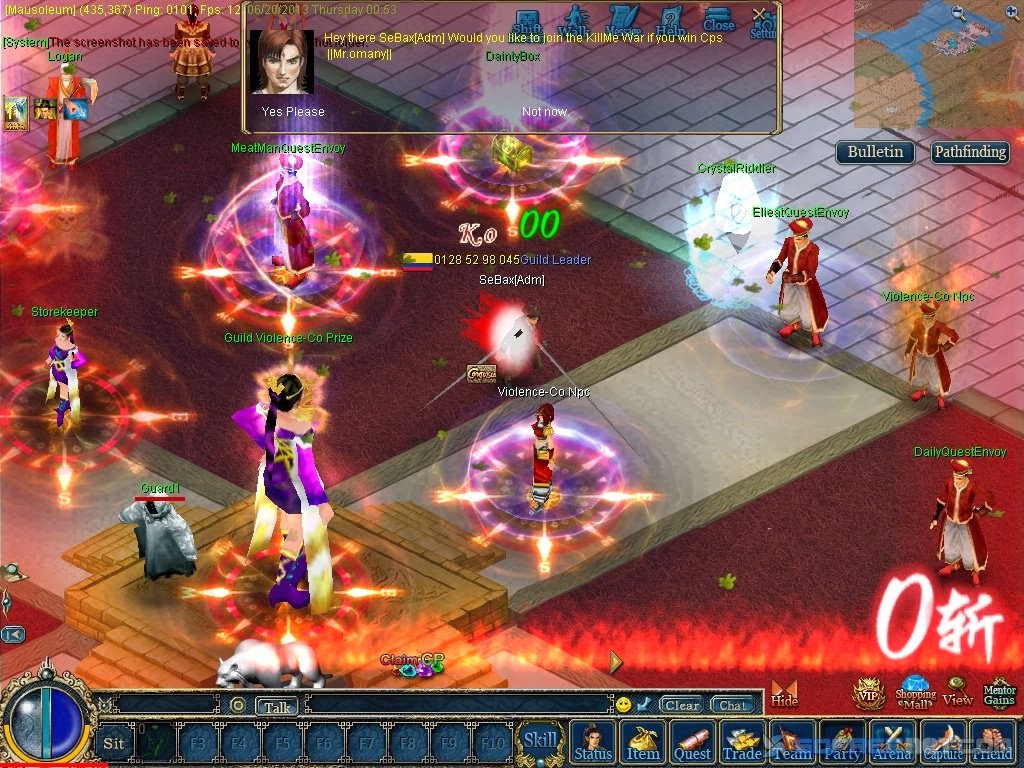The width and height of the screenshot is (1024, 768).
Task: Open the Status character panel
Action: pos(593,743)
